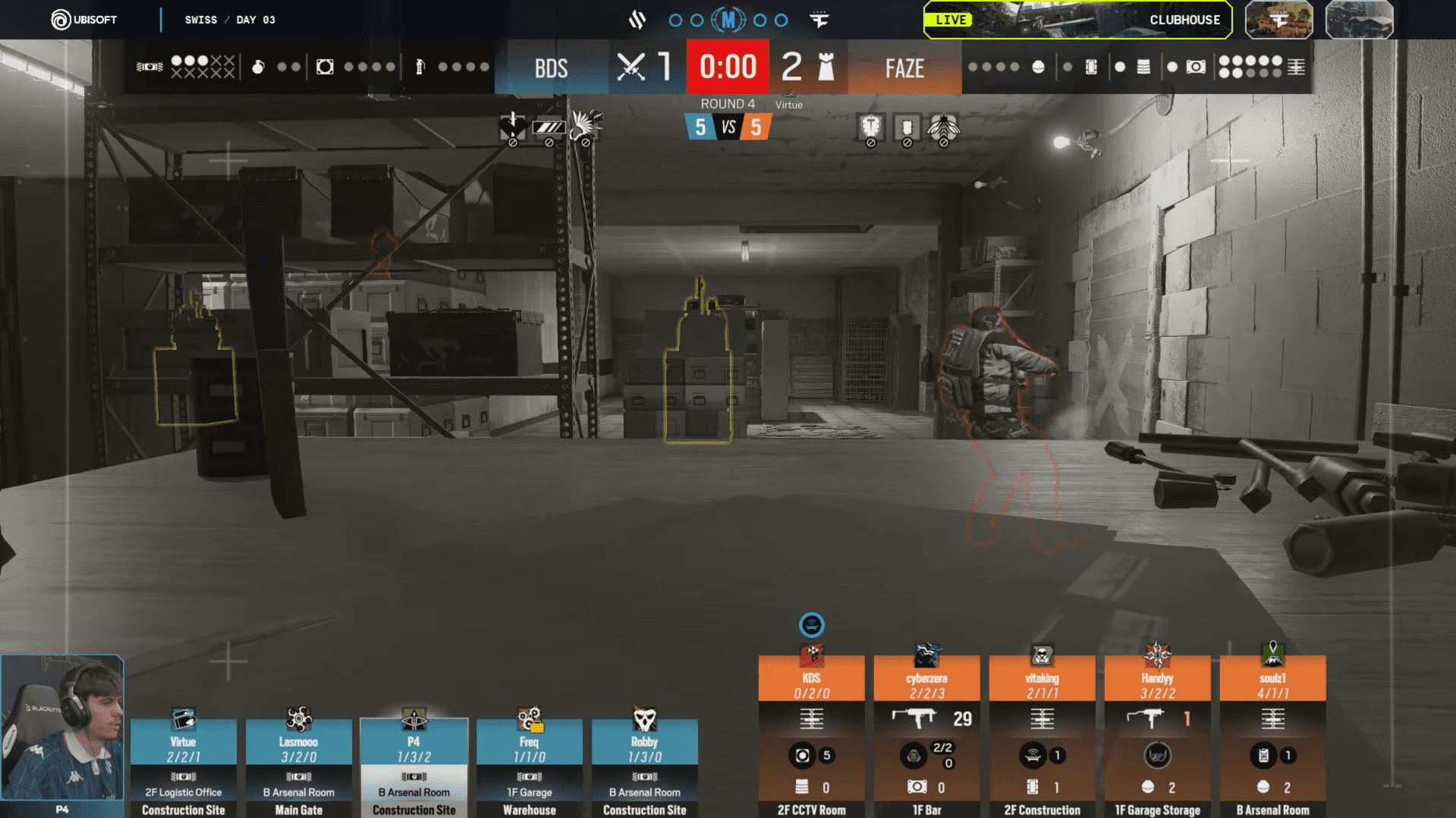Viewport: 1456px width, 818px height.
Task: Click the BDS team name panel
Action: tap(551, 68)
